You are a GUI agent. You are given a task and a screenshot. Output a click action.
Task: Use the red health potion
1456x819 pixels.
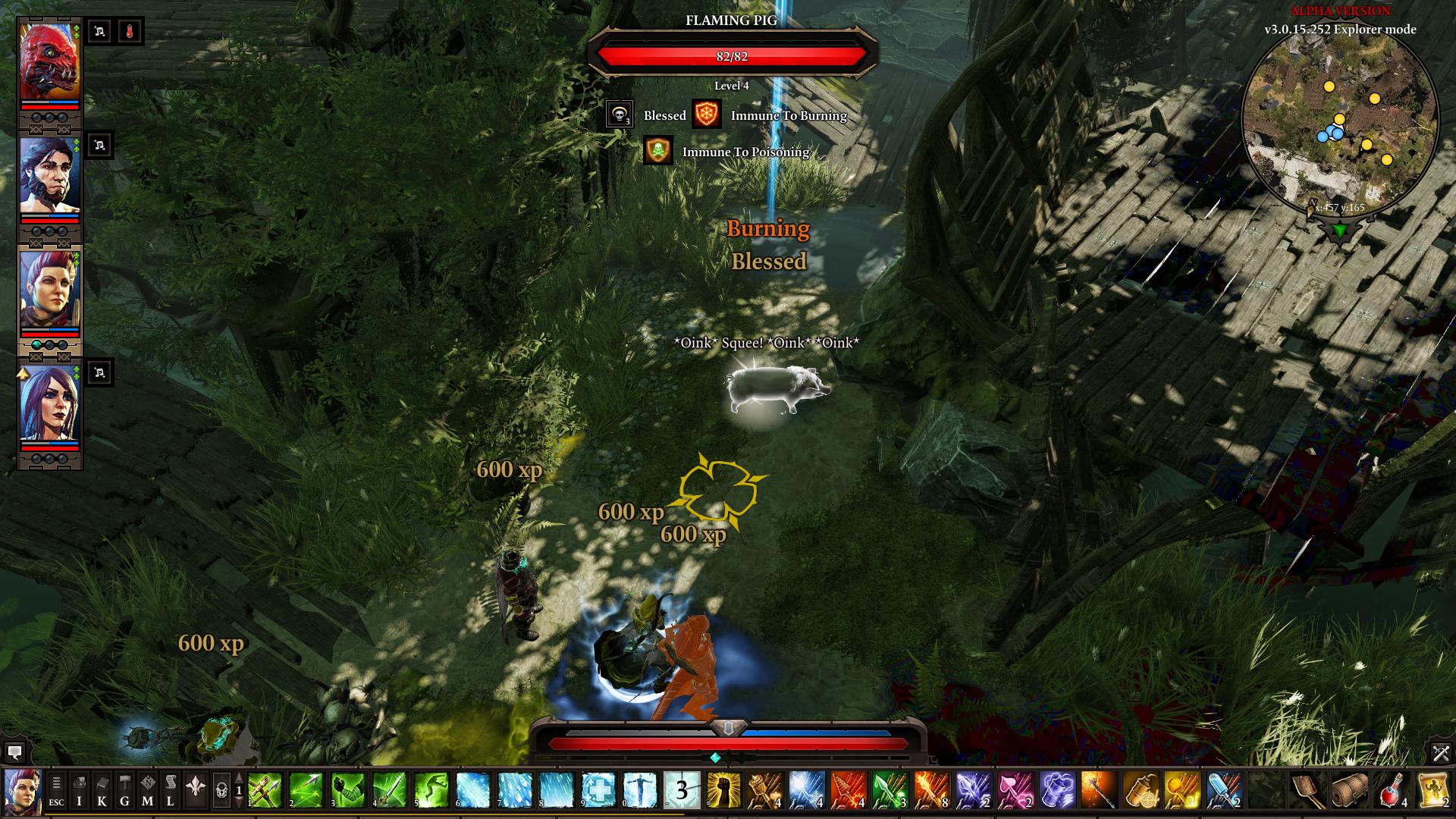1392,790
